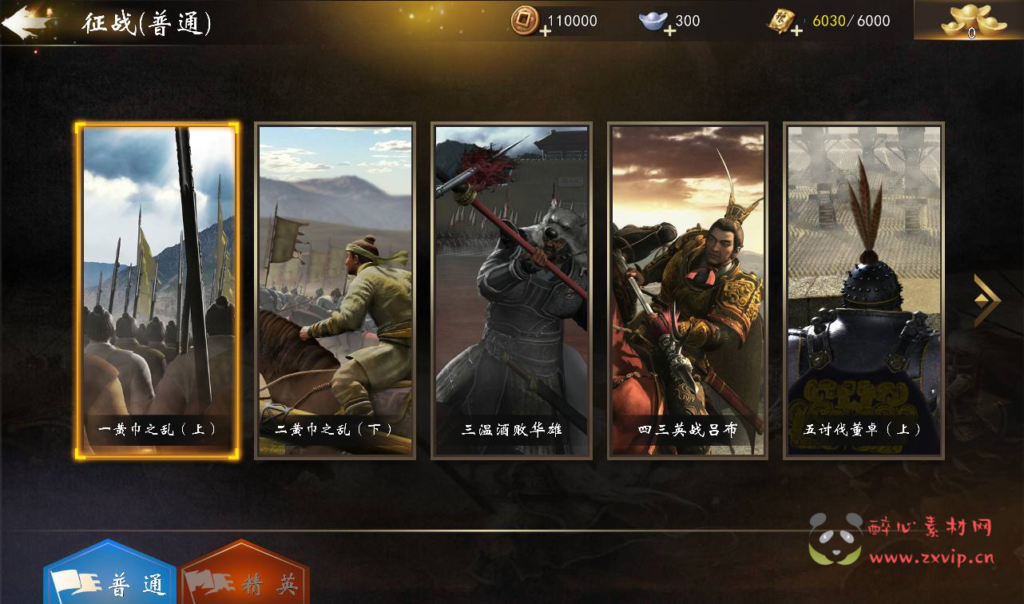Screen dimensions: 1024x604
Task: Choose chapter 二黄巾之乱（下）
Action: coord(335,290)
